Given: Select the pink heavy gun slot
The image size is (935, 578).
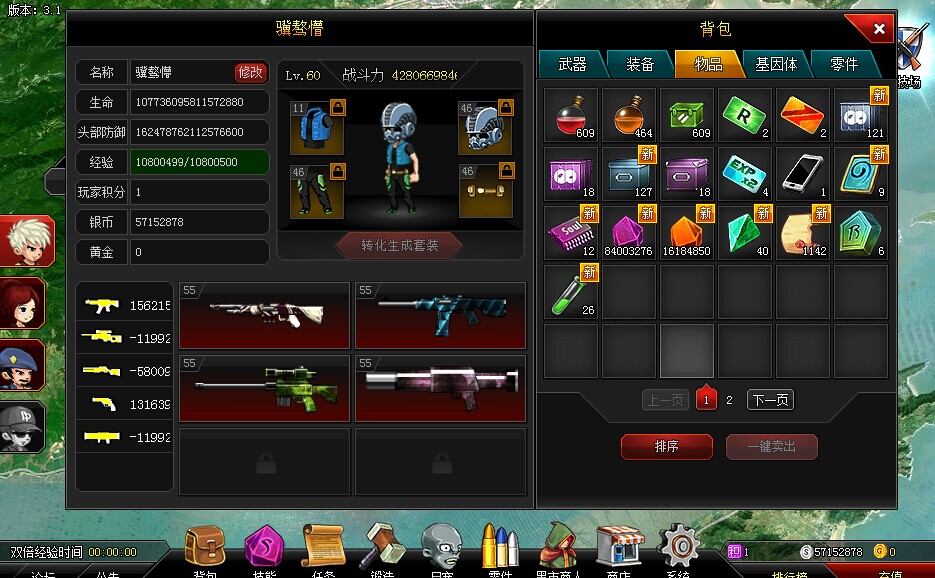Looking at the screenshot, I should [x=440, y=388].
